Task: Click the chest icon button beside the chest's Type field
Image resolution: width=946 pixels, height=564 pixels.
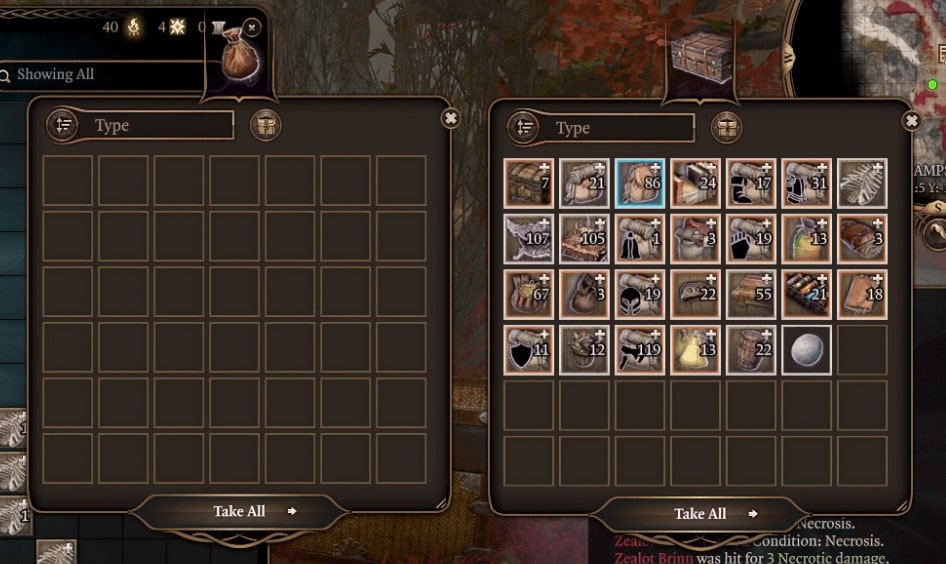Action: coord(726,128)
